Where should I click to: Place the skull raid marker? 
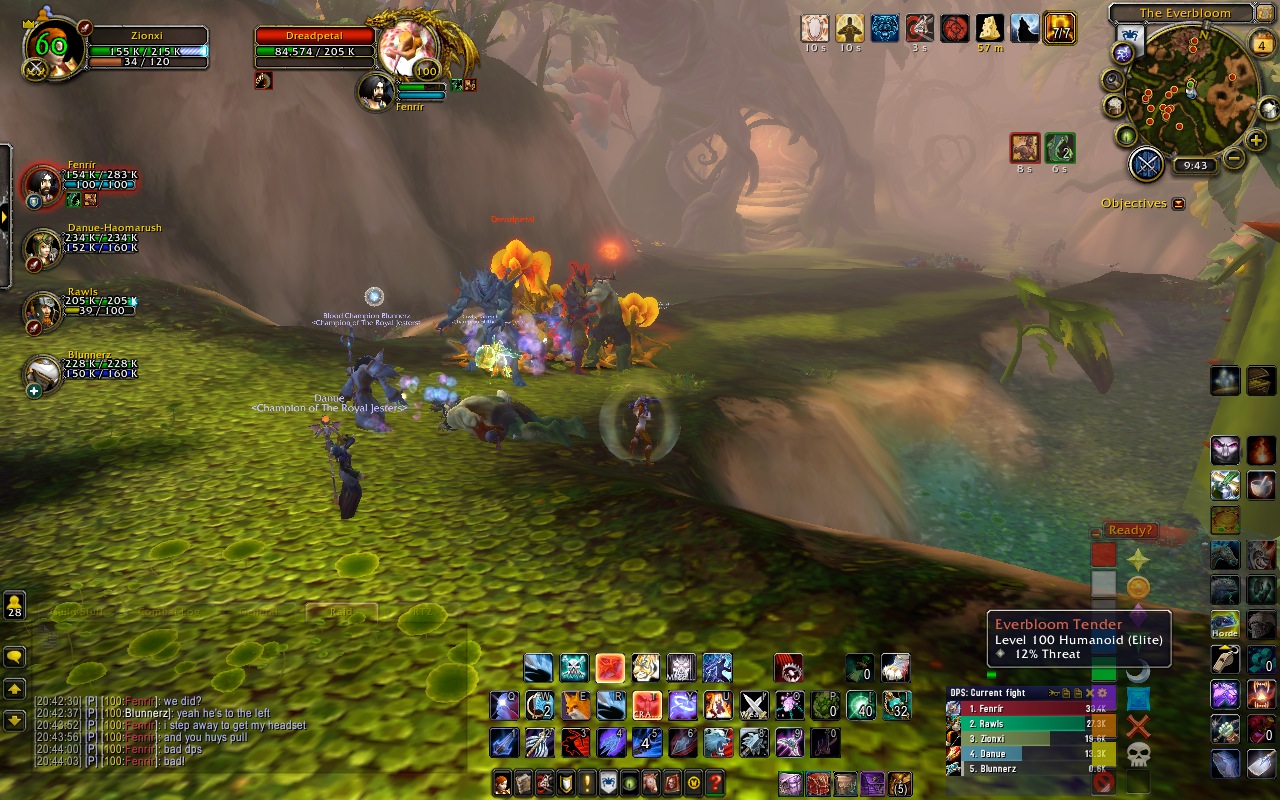1138,754
